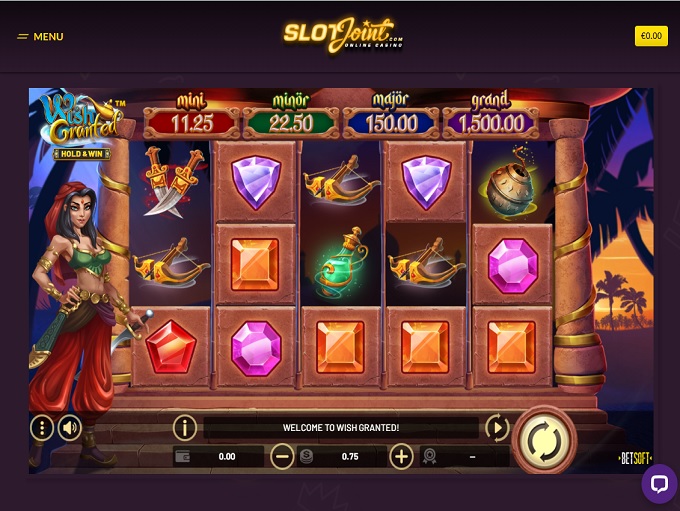Screen dimensions: 680x511
Task: Open the autoplay spin settings
Action: (x=497, y=428)
